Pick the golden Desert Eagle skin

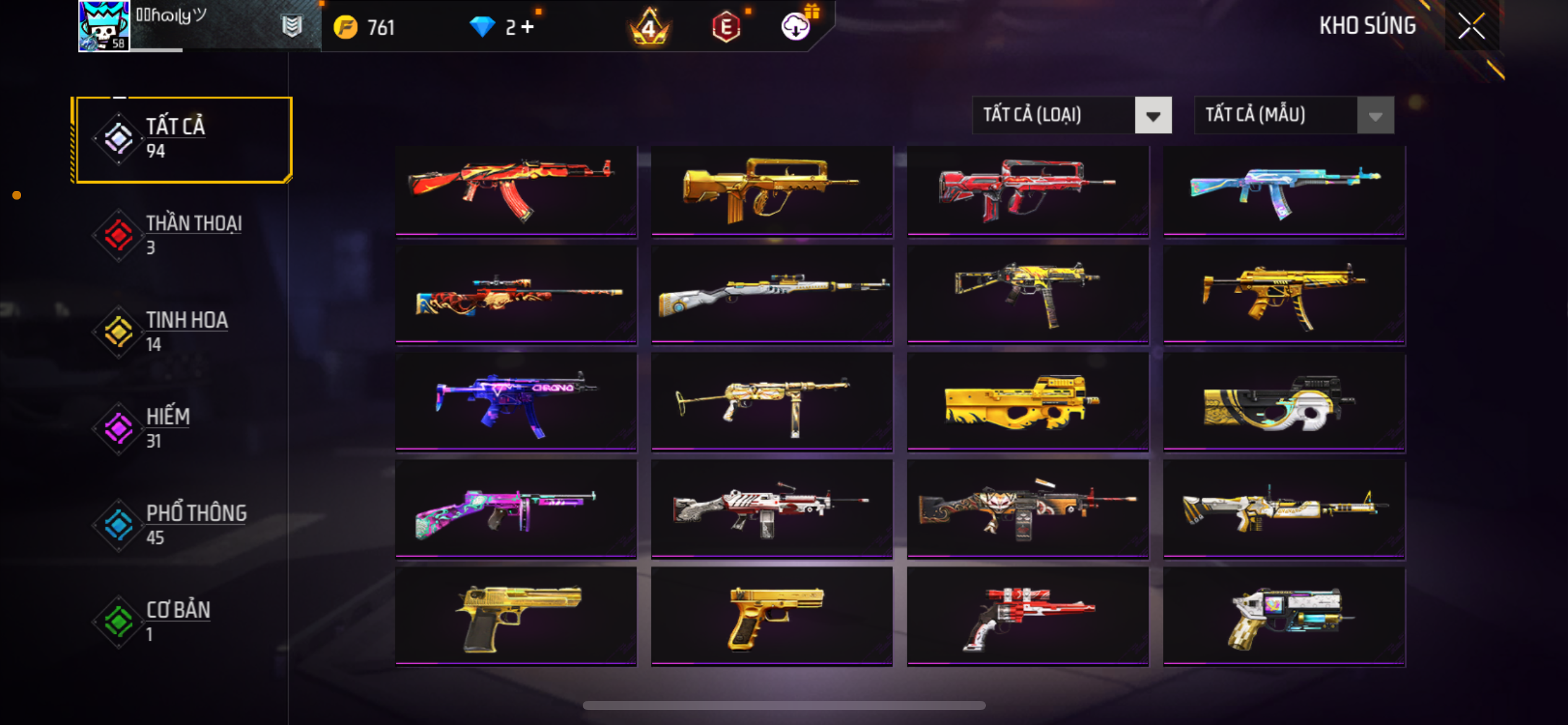click(516, 617)
